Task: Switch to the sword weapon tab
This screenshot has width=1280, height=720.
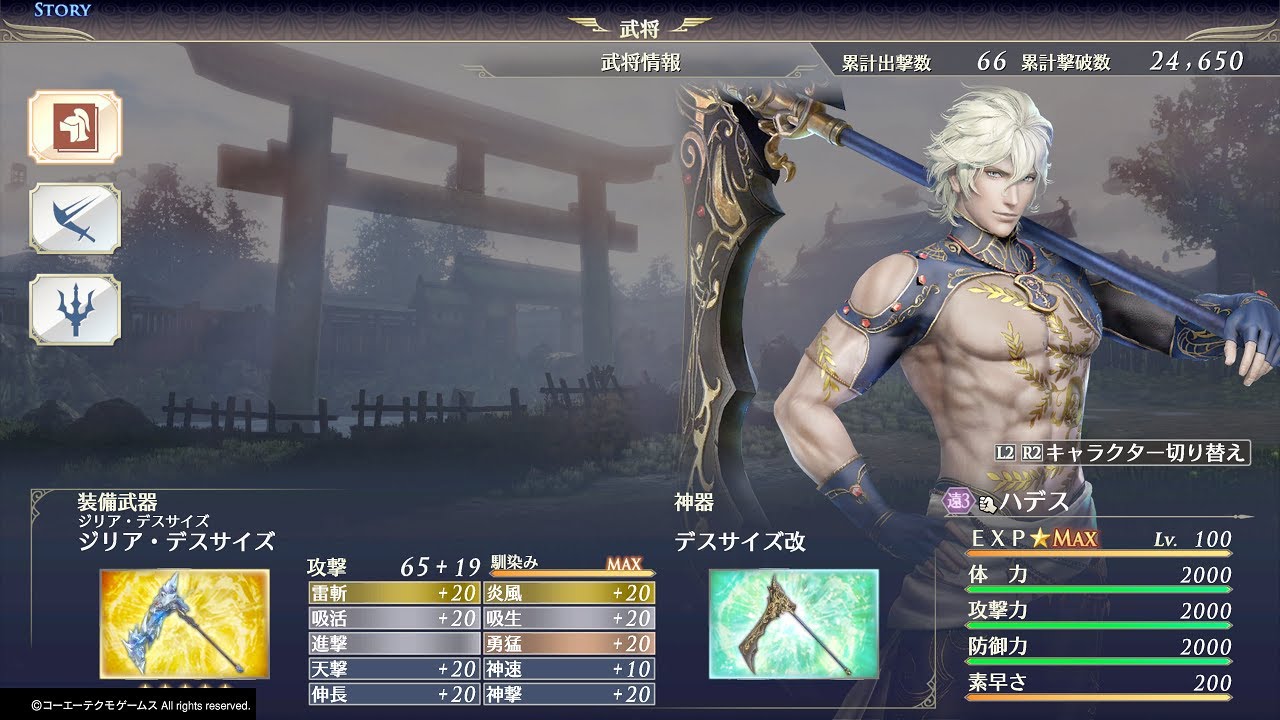Action: 74,218
